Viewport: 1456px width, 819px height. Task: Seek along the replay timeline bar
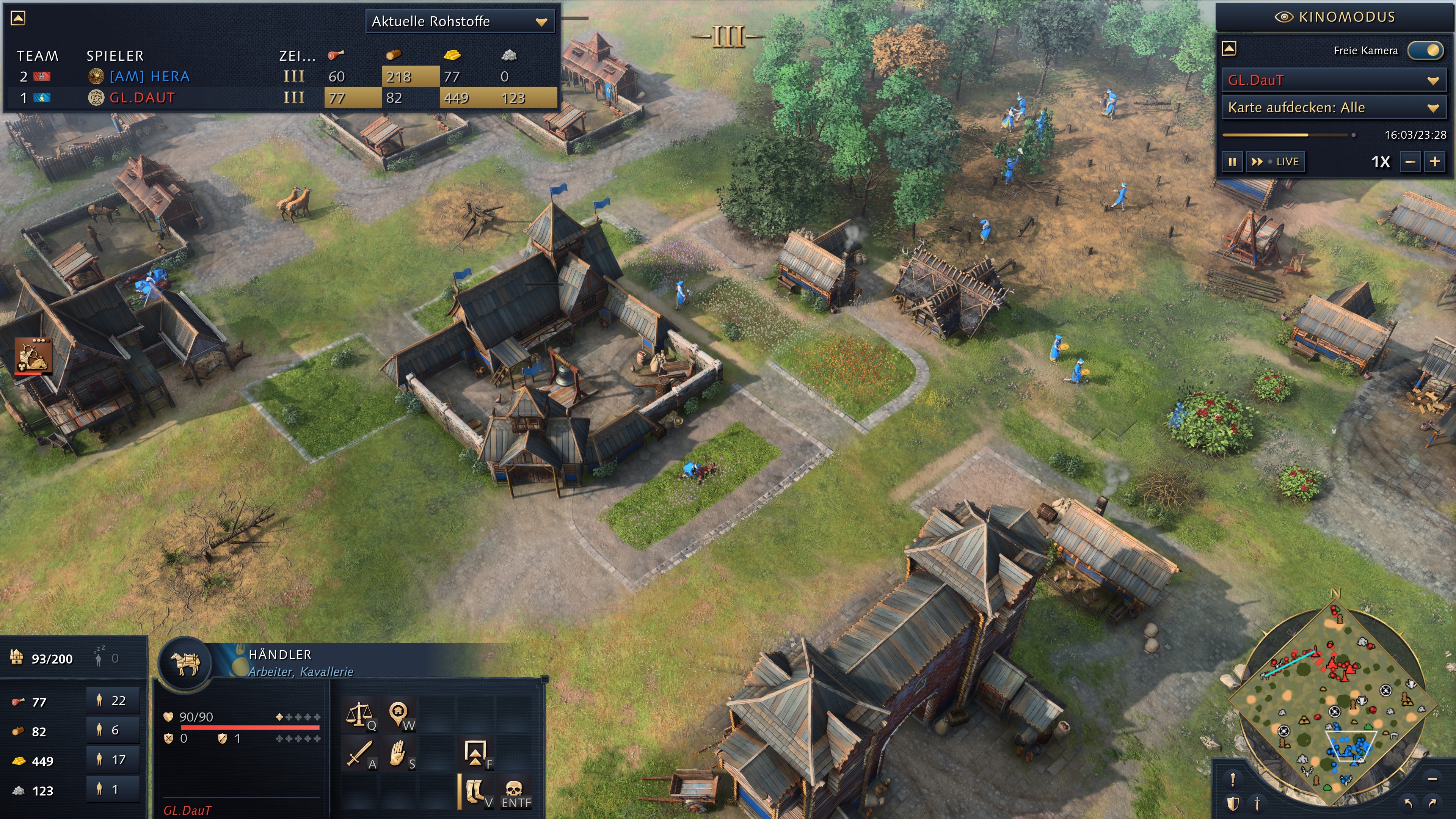(x=1289, y=135)
